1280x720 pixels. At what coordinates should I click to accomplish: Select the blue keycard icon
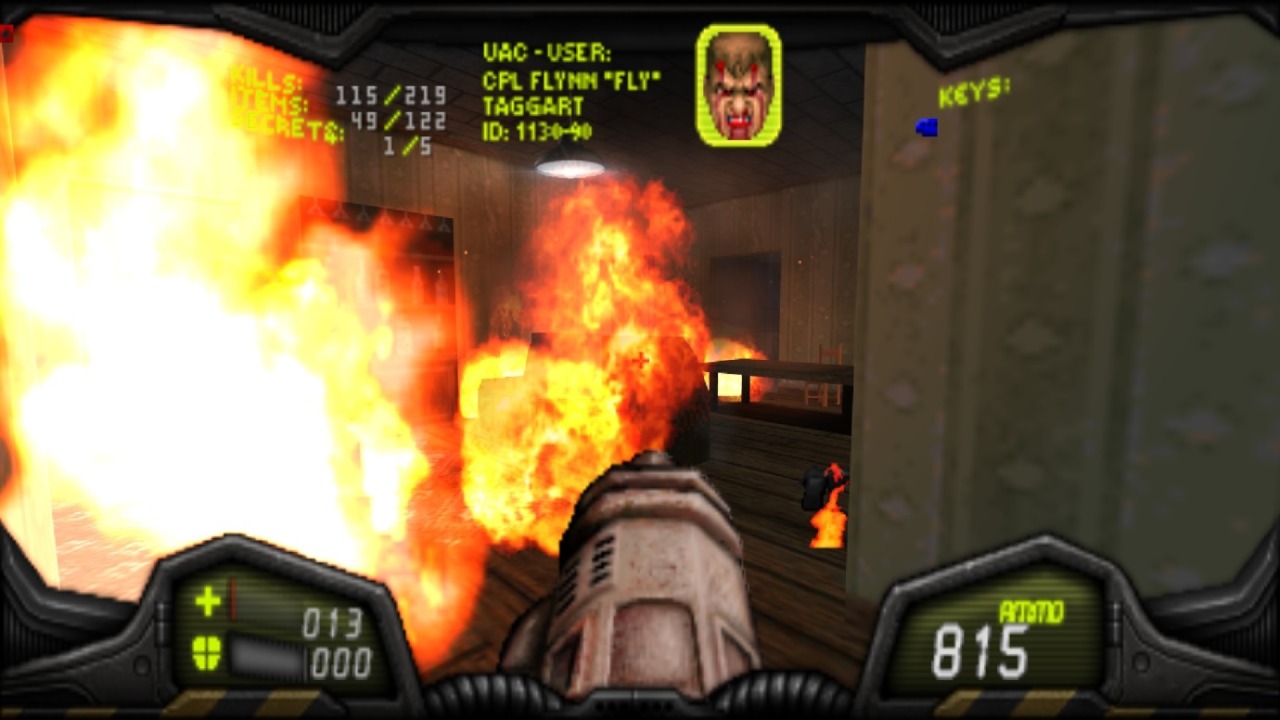pos(927,127)
